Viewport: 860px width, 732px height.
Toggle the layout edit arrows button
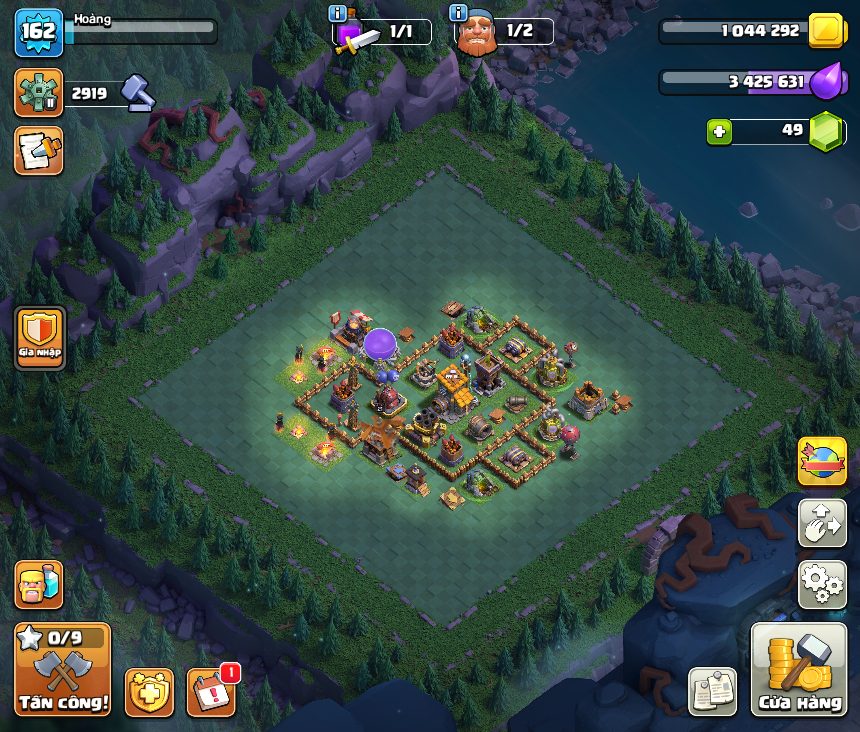(822, 523)
